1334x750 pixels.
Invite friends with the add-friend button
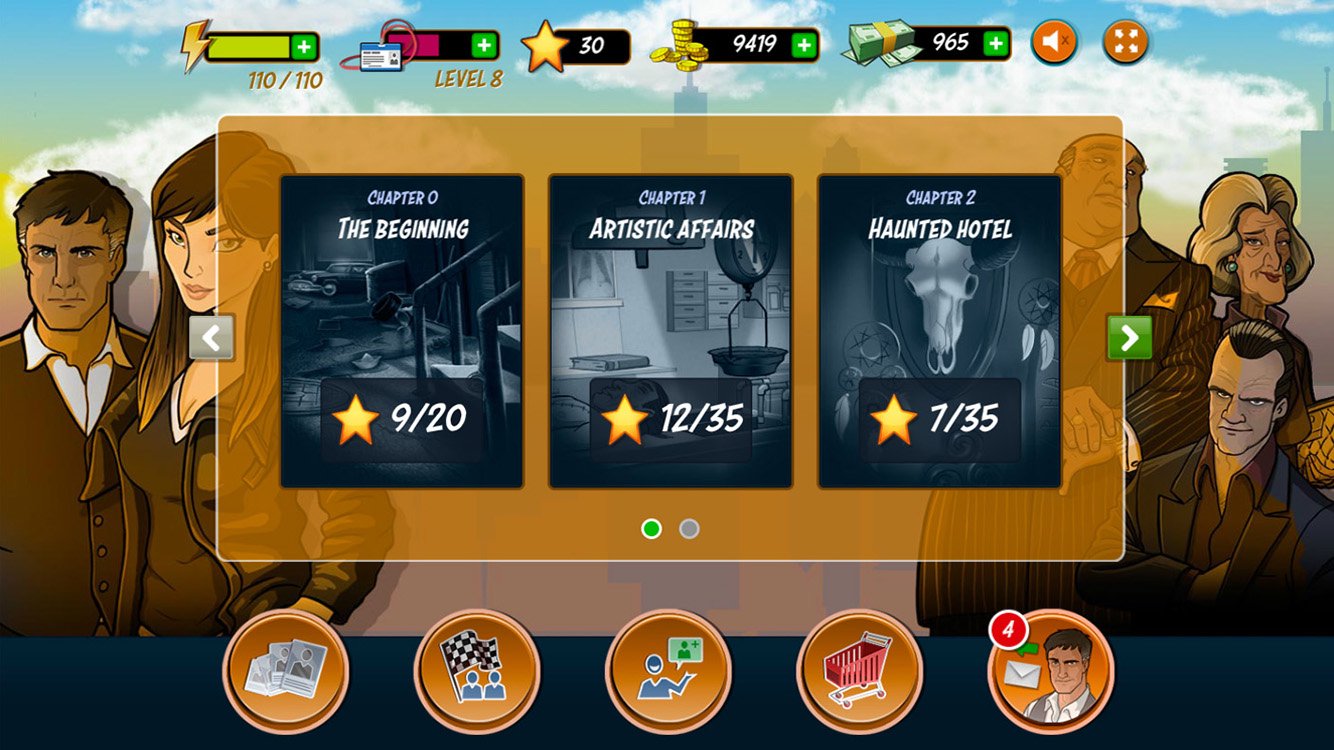668,671
